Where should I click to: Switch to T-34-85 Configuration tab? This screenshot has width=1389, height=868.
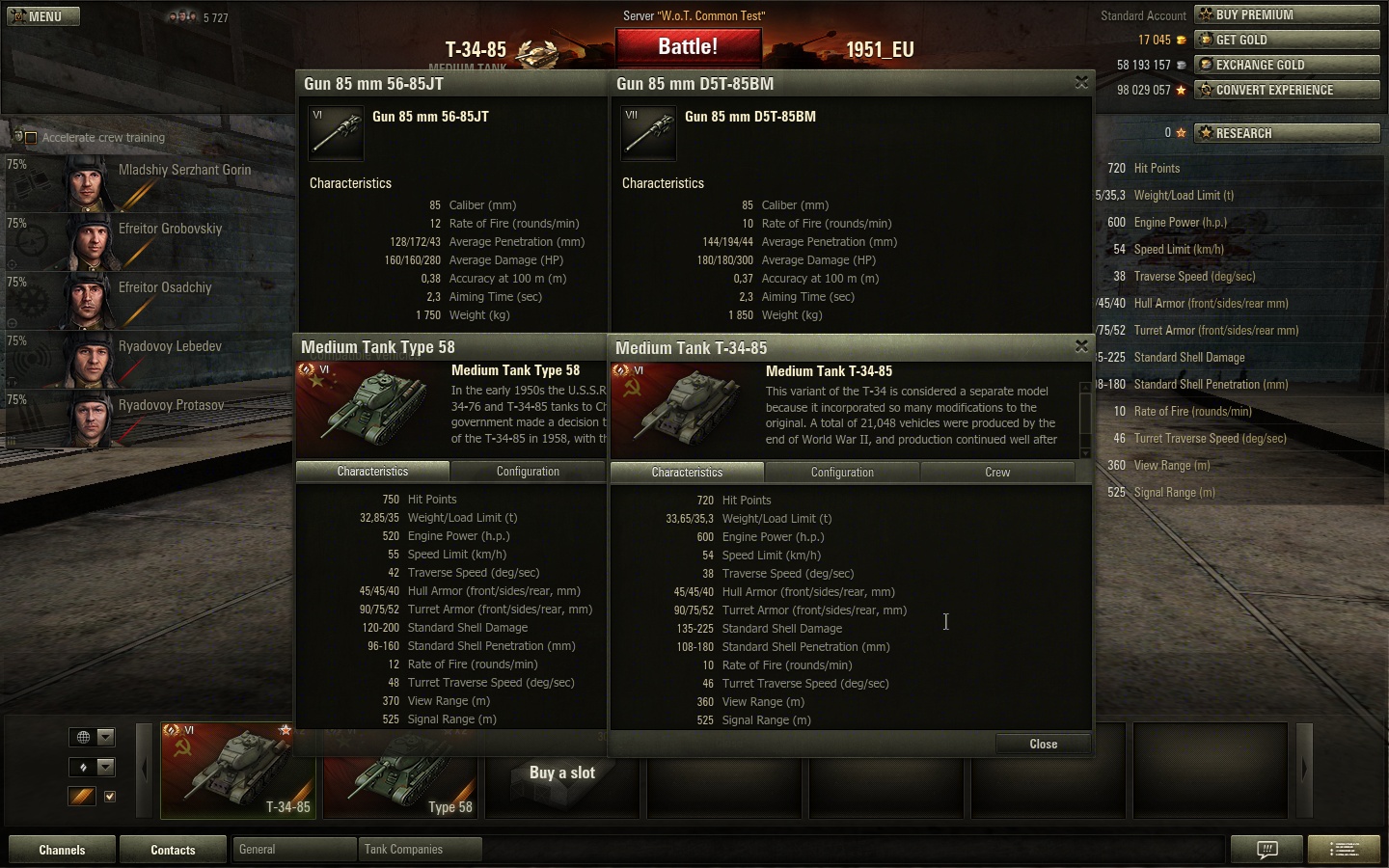click(842, 473)
